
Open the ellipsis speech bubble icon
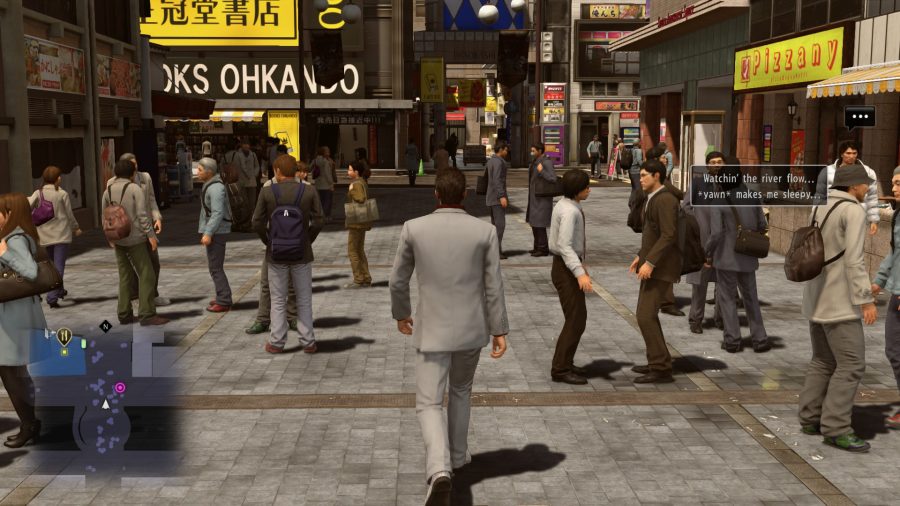859,116
